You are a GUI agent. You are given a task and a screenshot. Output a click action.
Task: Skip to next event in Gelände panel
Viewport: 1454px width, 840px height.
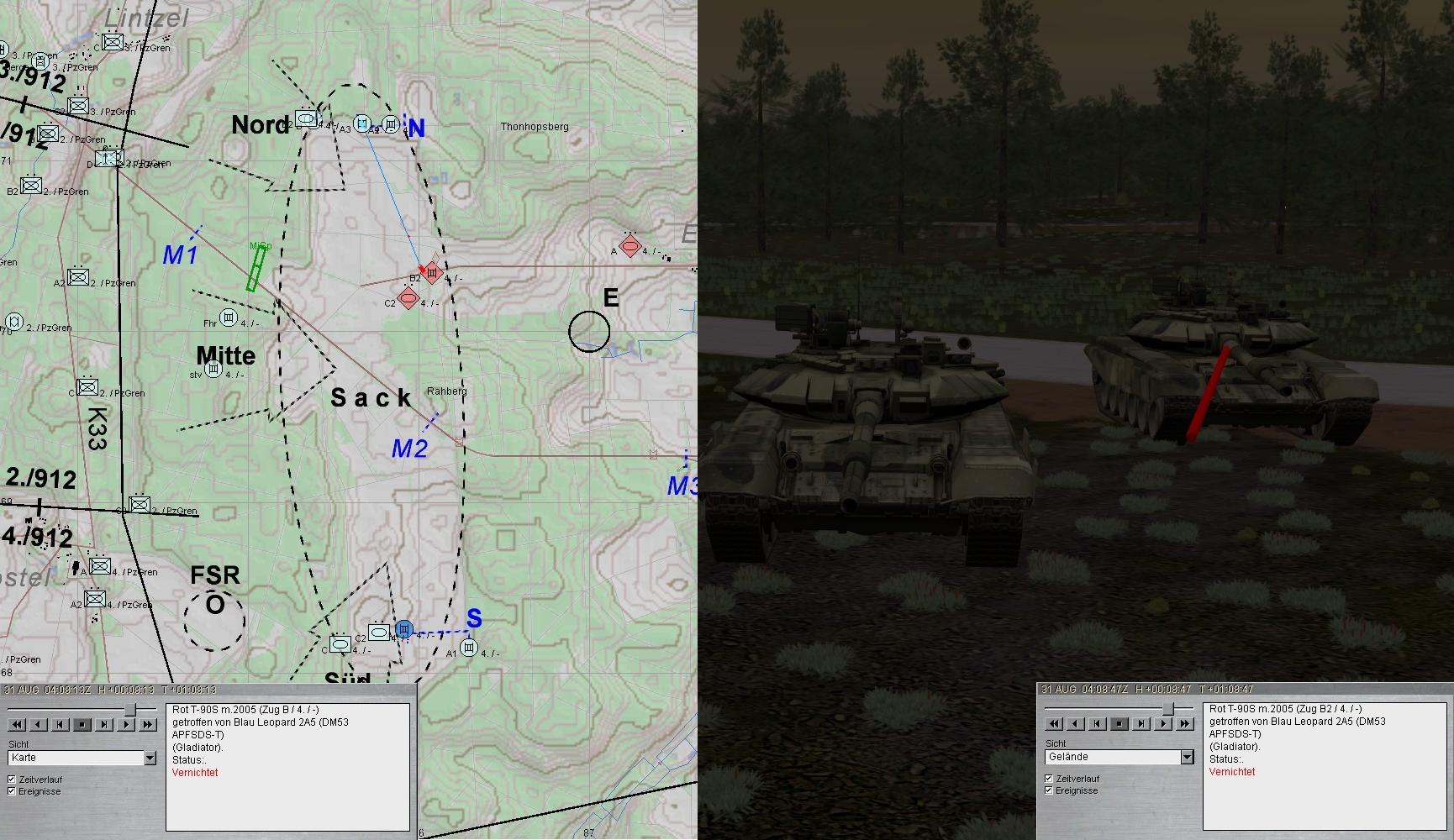pyautogui.click(x=1141, y=723)
